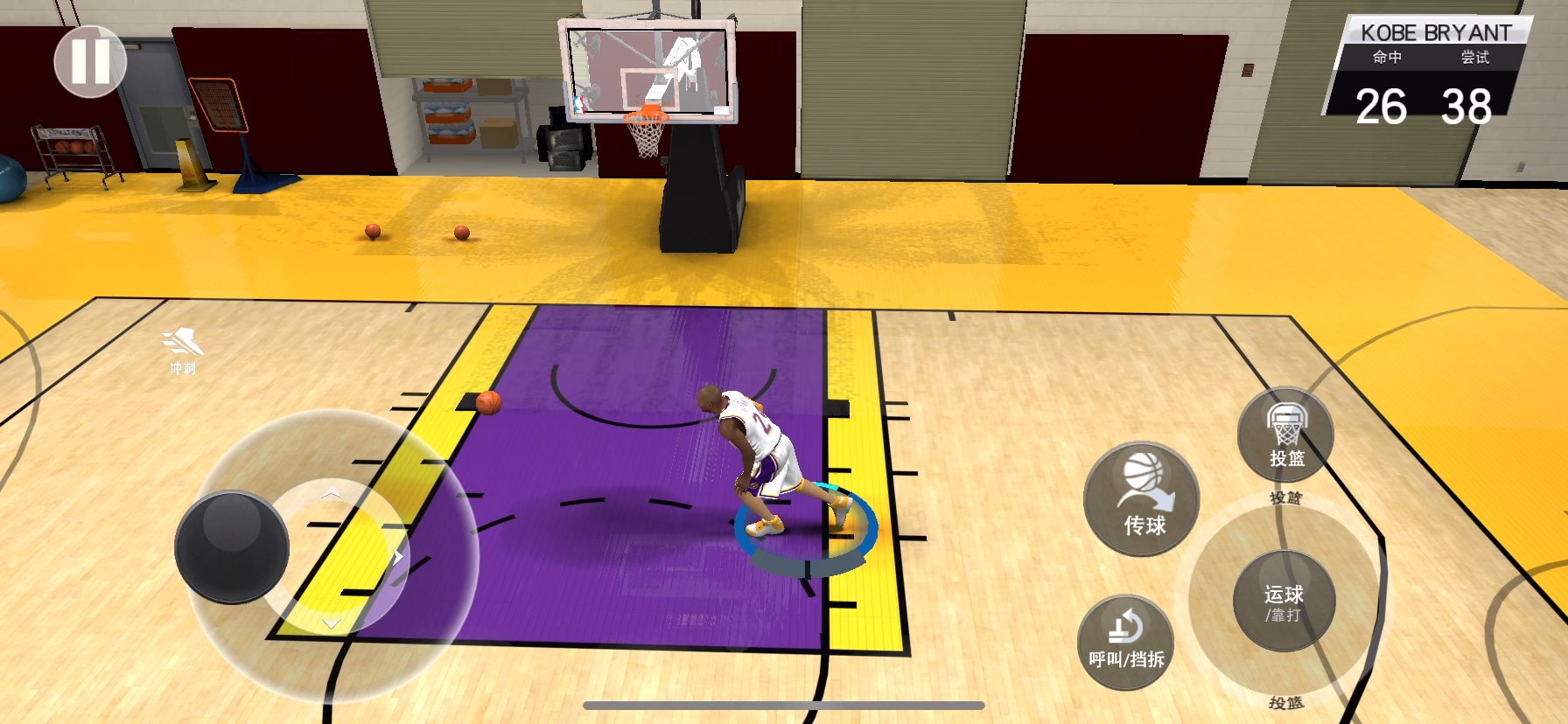Touch the dark virtual joystick knob
Screen dimensions: 1568x724
(232, 546)
